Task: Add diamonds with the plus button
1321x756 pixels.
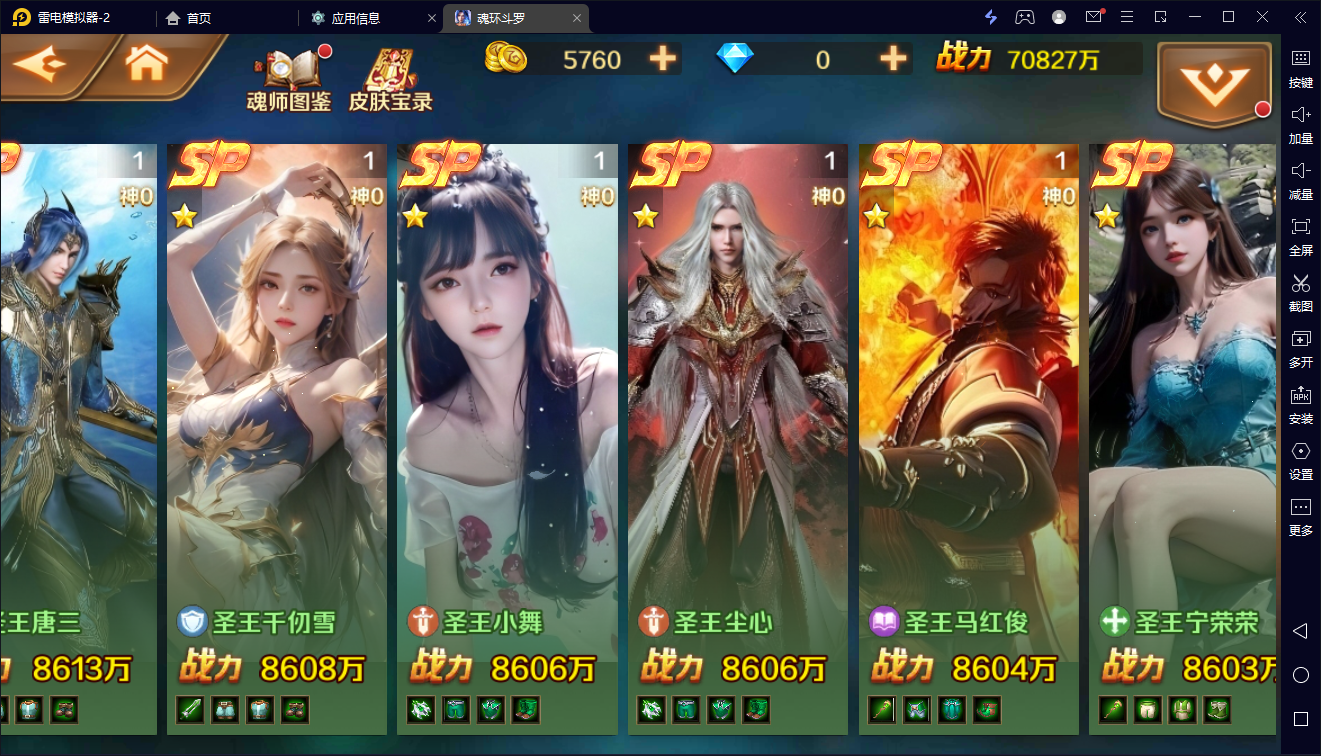Action: tap(893, 59)
